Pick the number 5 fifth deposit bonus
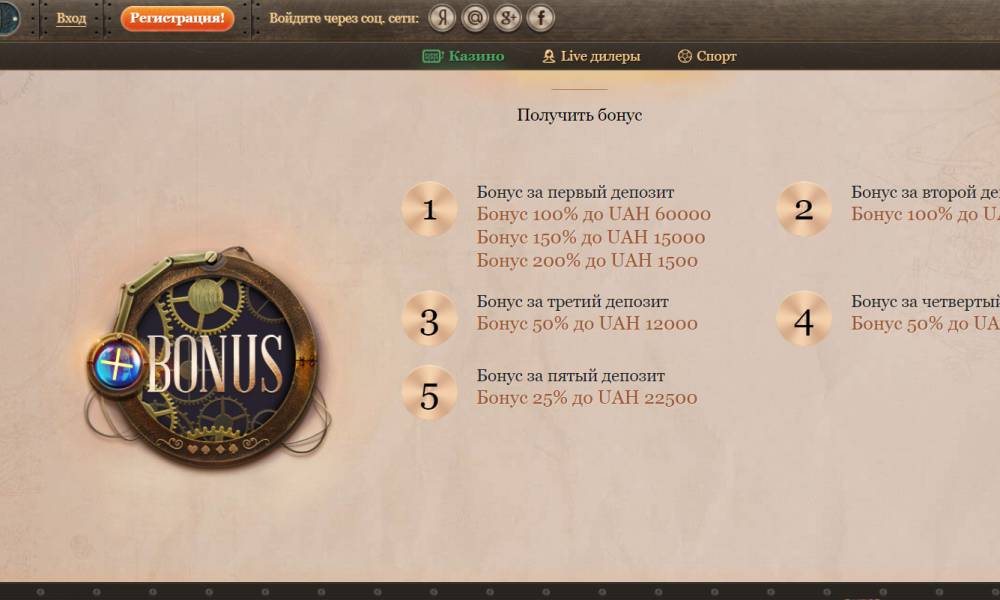Screen dimensions: 1000x600 point(429,393)
